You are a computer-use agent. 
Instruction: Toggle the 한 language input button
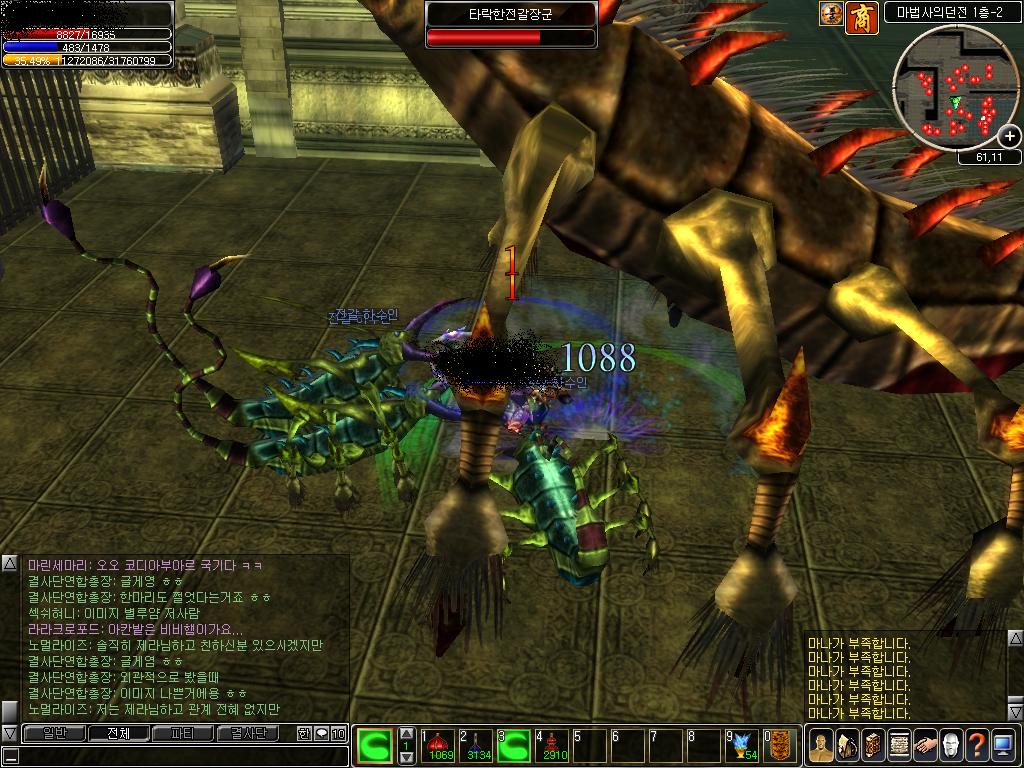[304, 734]
